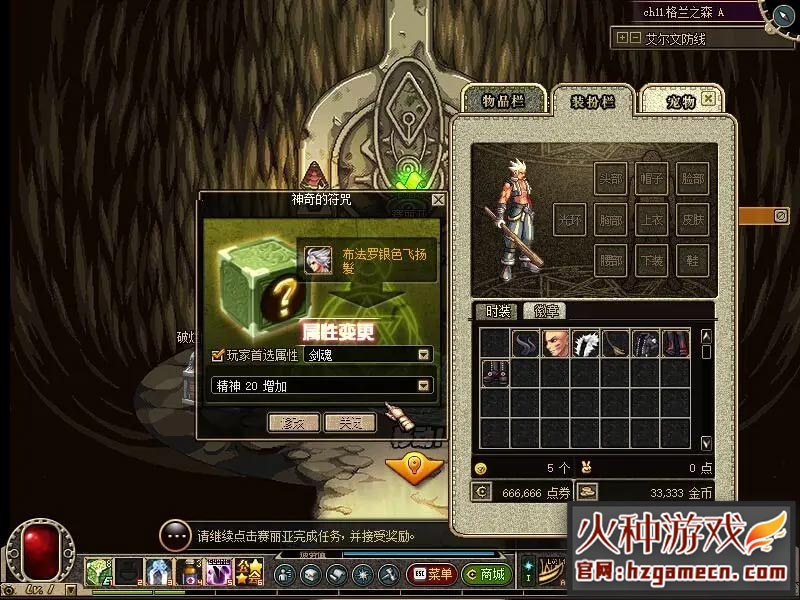800x600 pixels.
Task: Toggle the 玩家首选属性 checkbox
Action: point(218,355)
